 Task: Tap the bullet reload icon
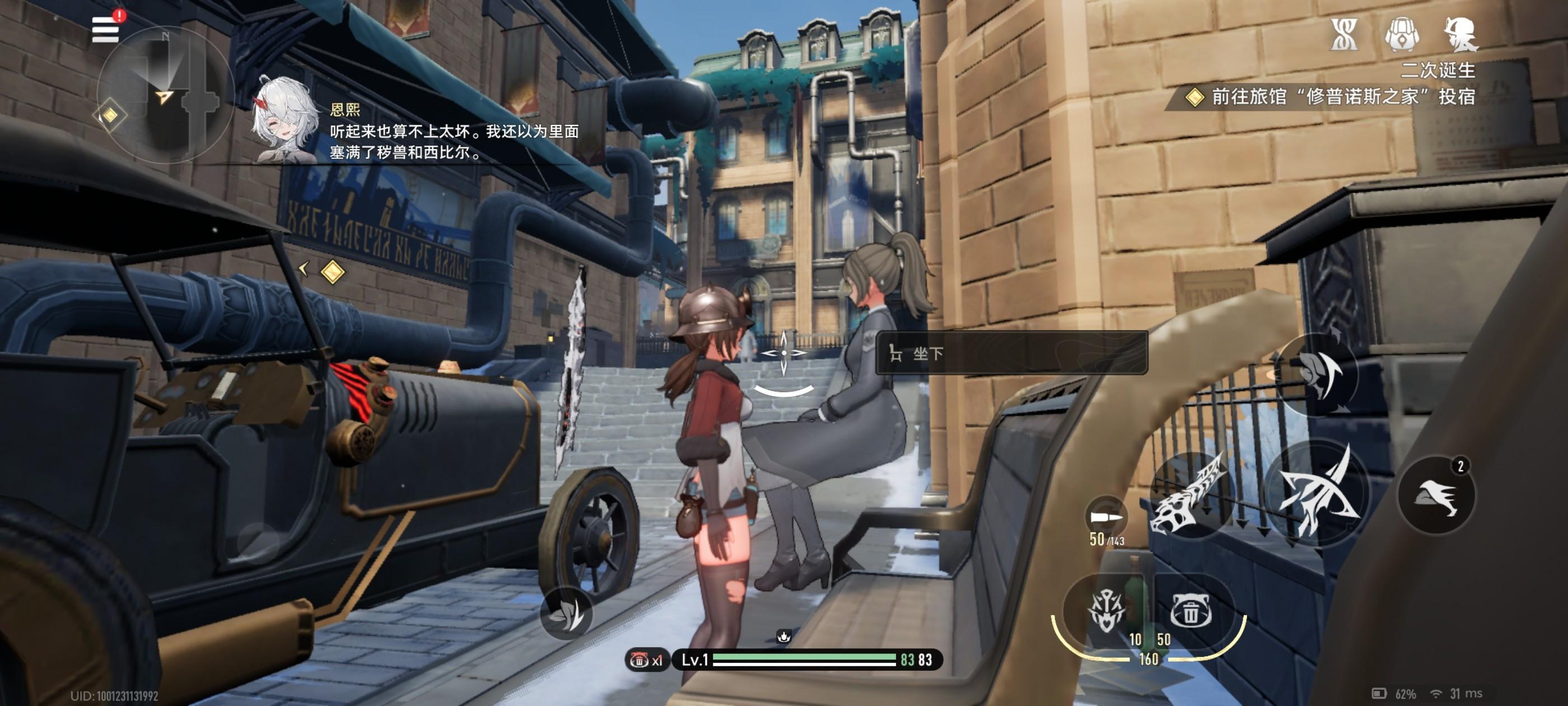(x=1106, y=518)
